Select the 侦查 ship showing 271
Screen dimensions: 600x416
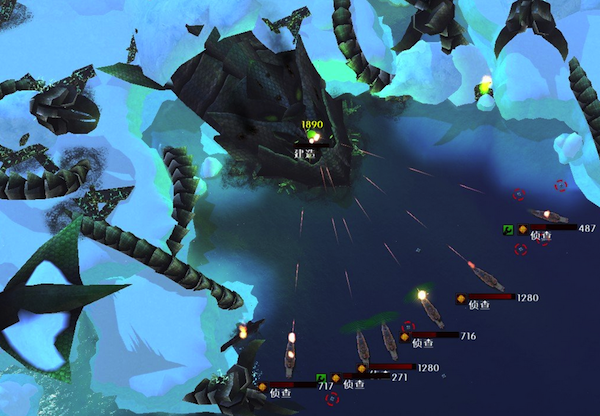(x=363, y=347)
